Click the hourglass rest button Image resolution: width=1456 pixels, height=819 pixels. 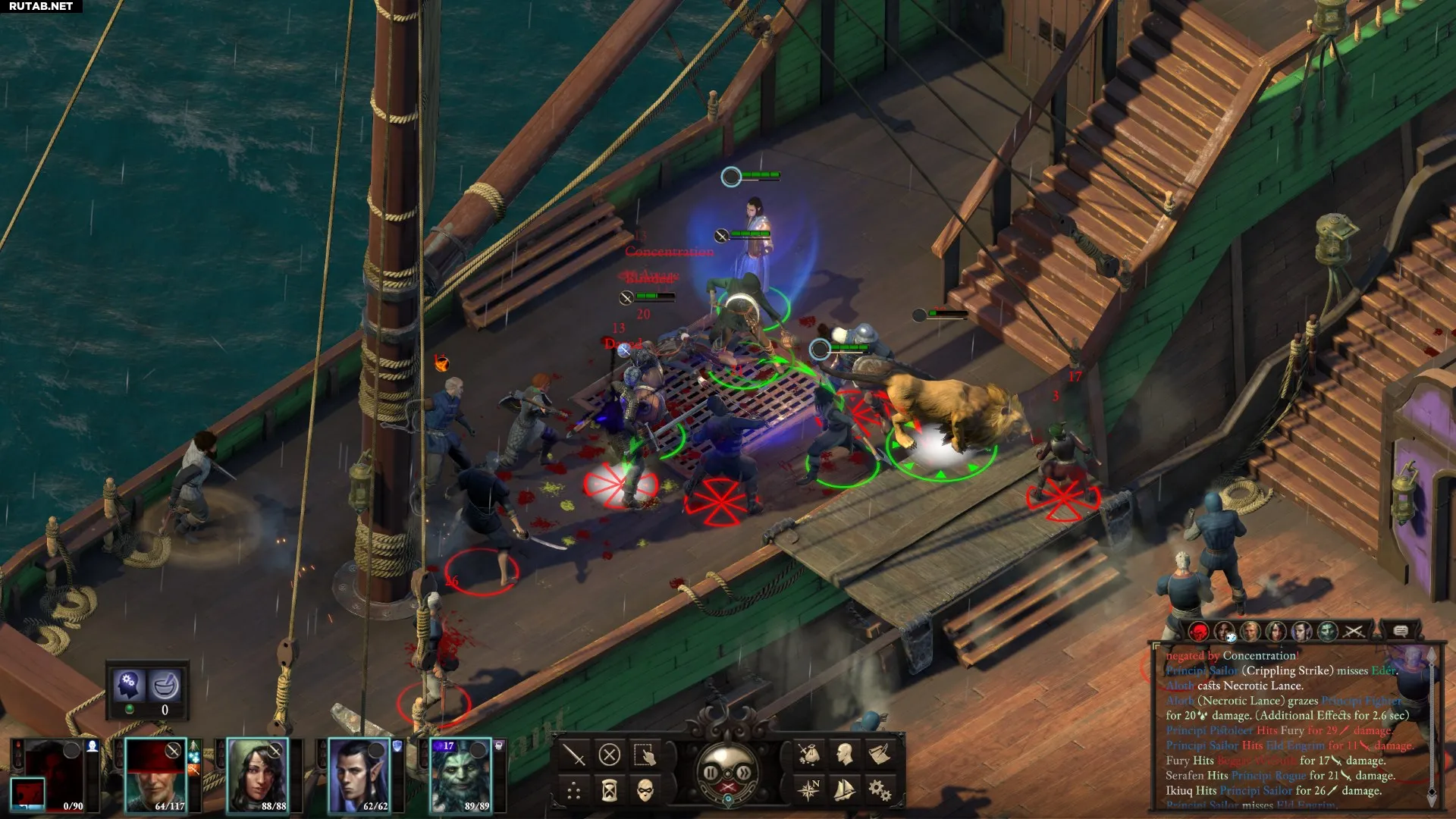(x=610, y=792)
